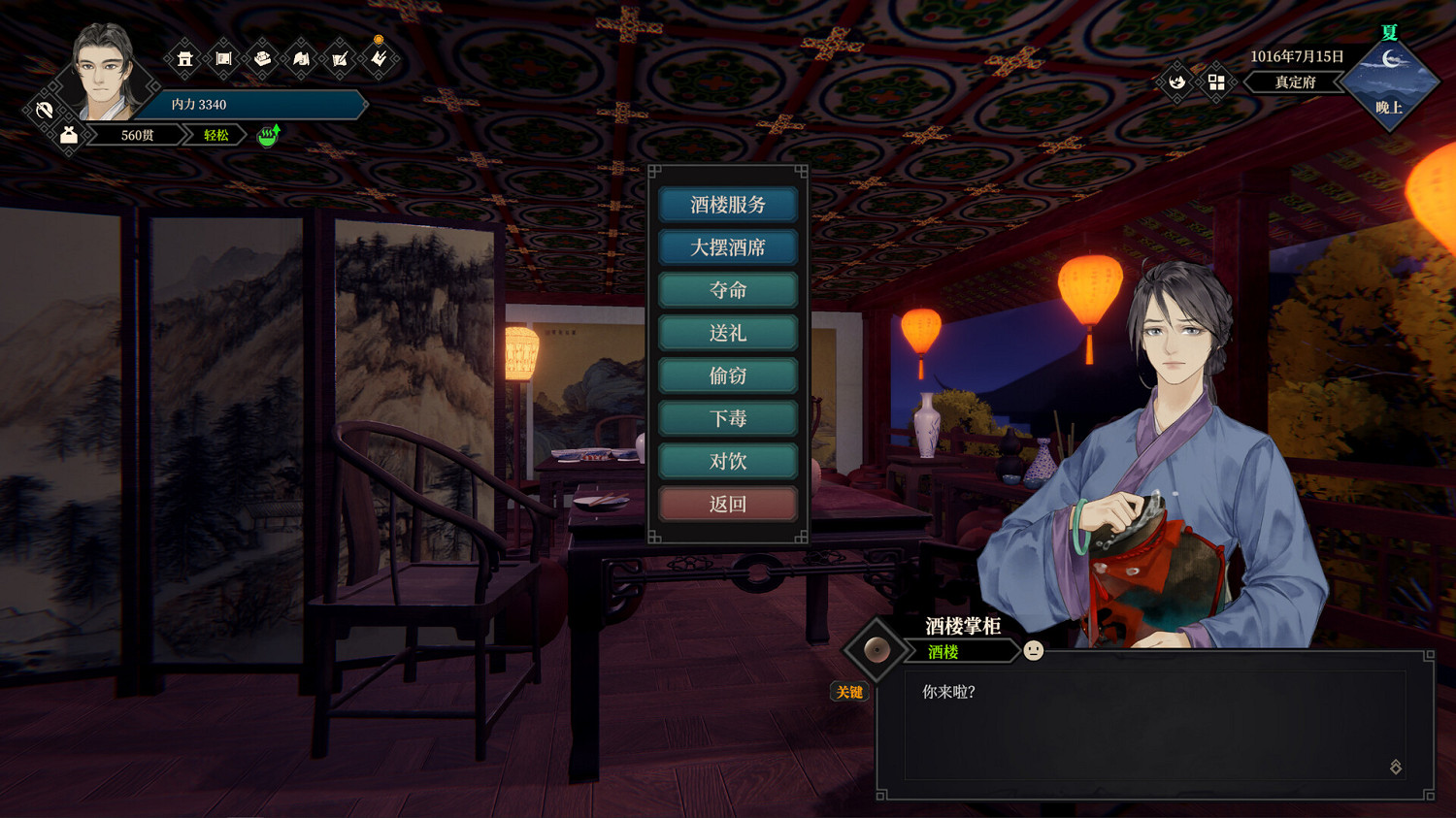Click the smiley face icon beside 酒楼掌柜
Image resolution: width=1456 pixels, height=818 pixels.
point(1032,650)
